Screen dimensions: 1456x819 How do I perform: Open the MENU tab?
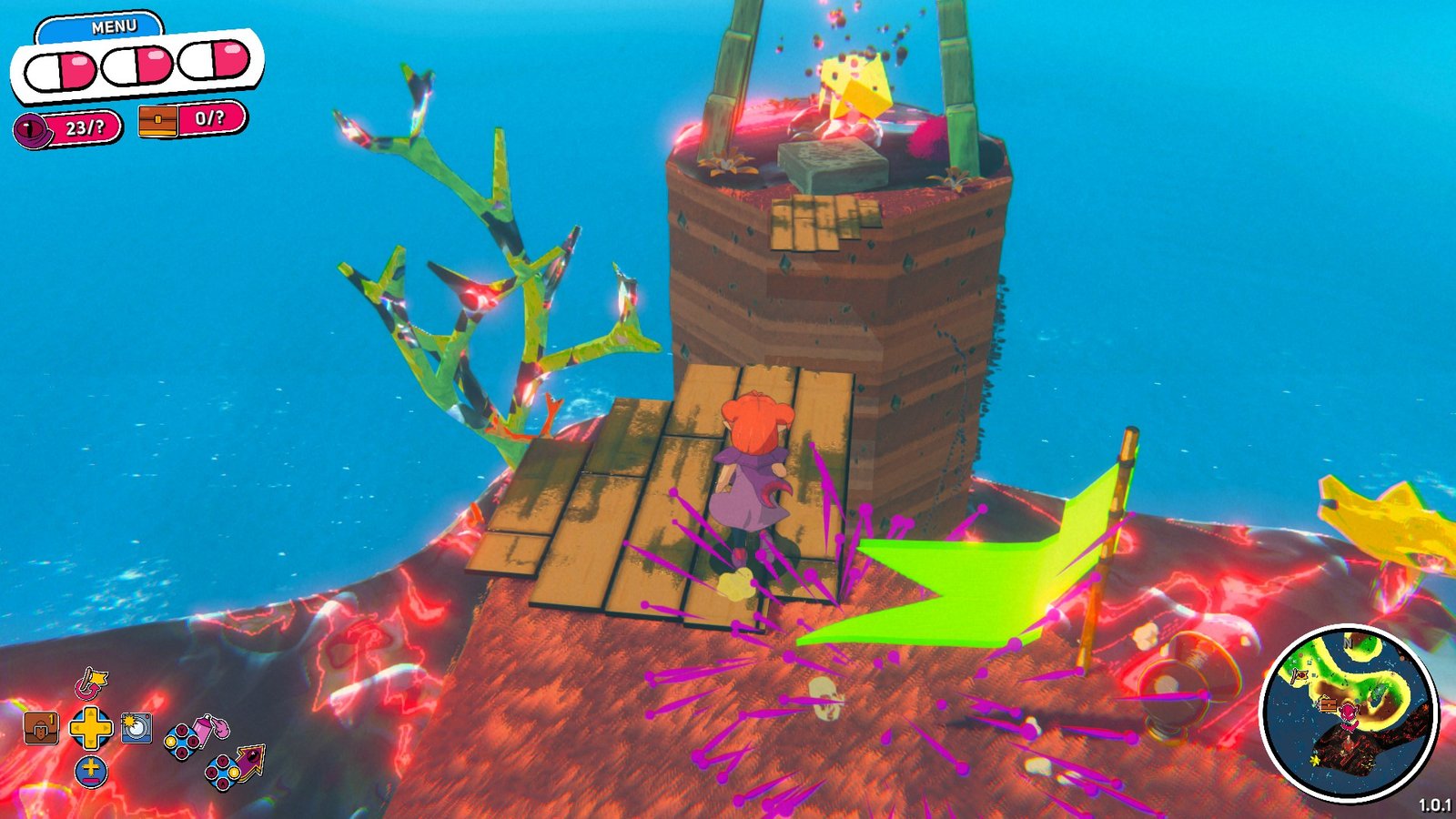(110, 25)
